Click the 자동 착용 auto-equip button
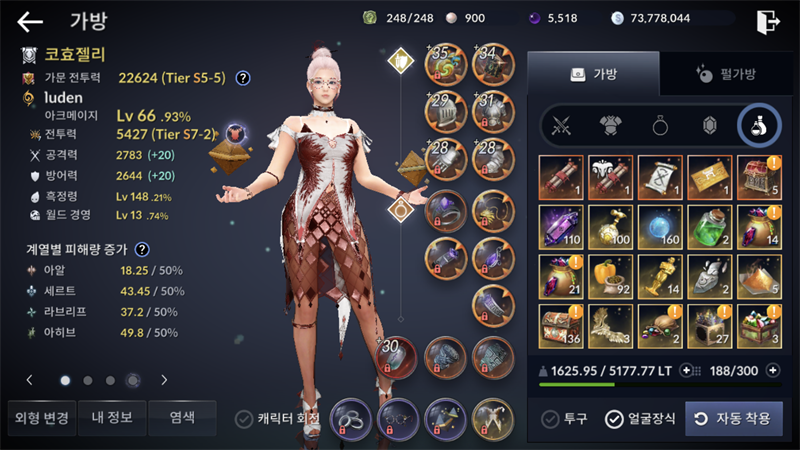 (734, 419)
